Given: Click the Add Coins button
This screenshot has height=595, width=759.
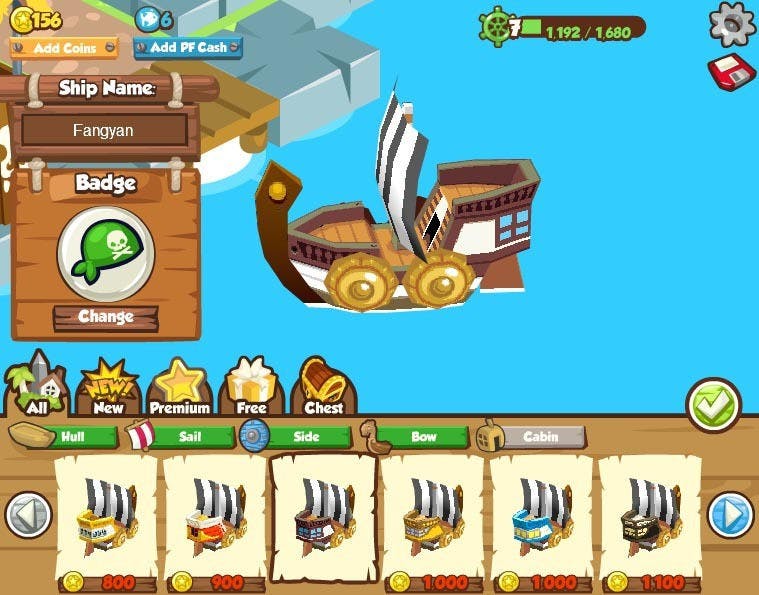Looking at the screenshot, I should 64,48.
